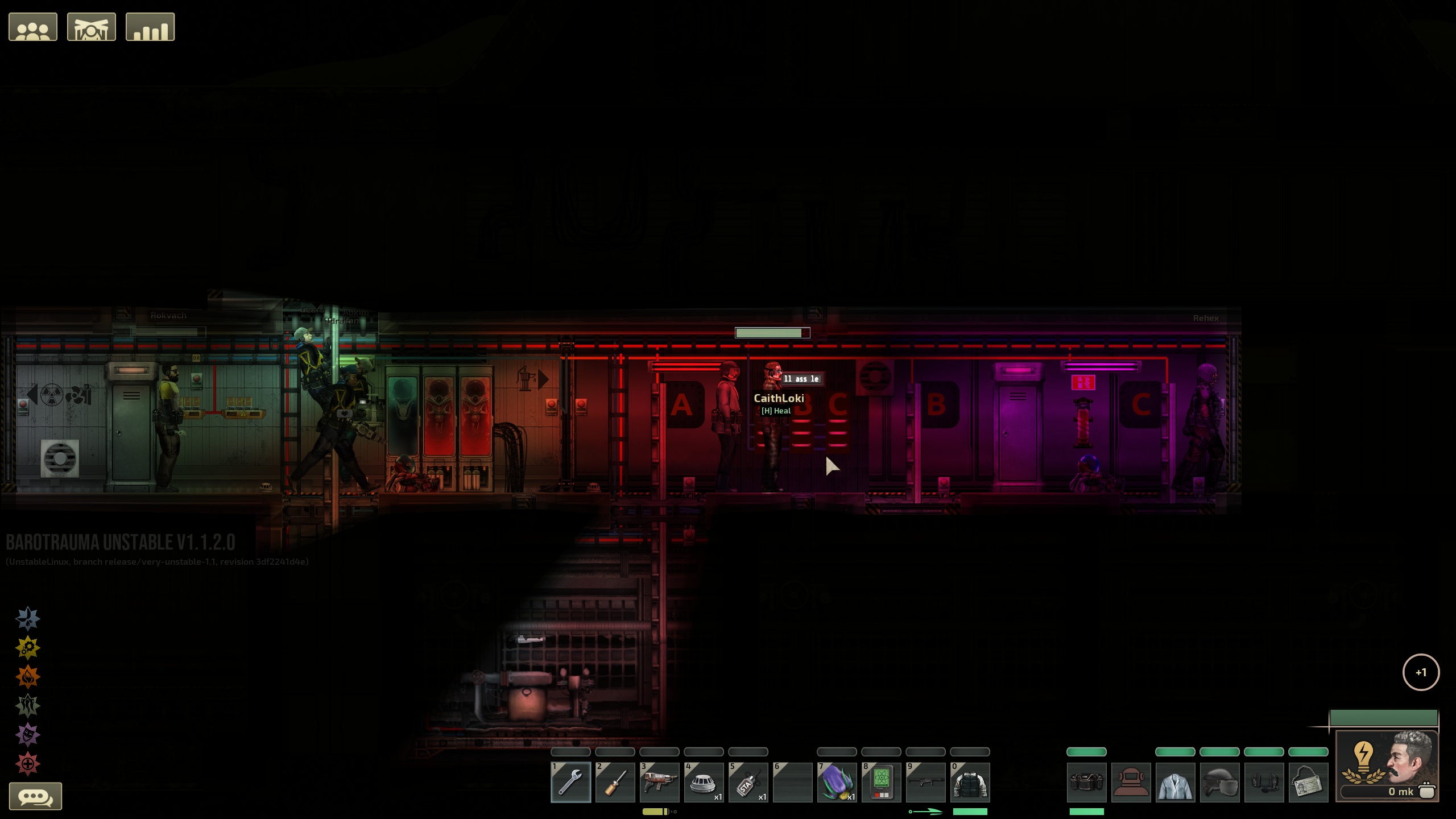Select the STA spray canister in slot 5
This screenshot has width=1456, height=819.
click(x=748, y=782)
